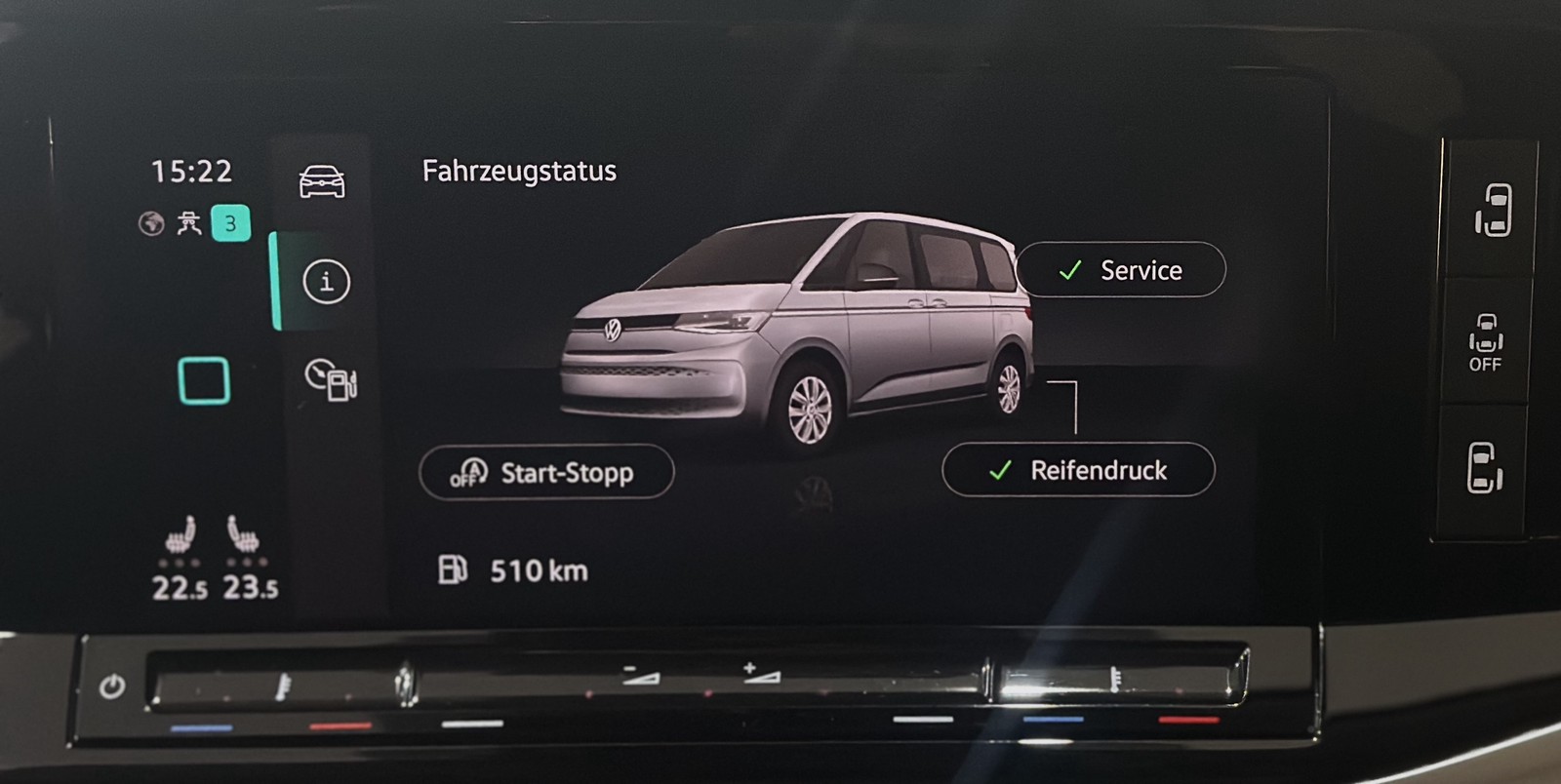Open the notification badge showing 3

[x=230, y=223]
